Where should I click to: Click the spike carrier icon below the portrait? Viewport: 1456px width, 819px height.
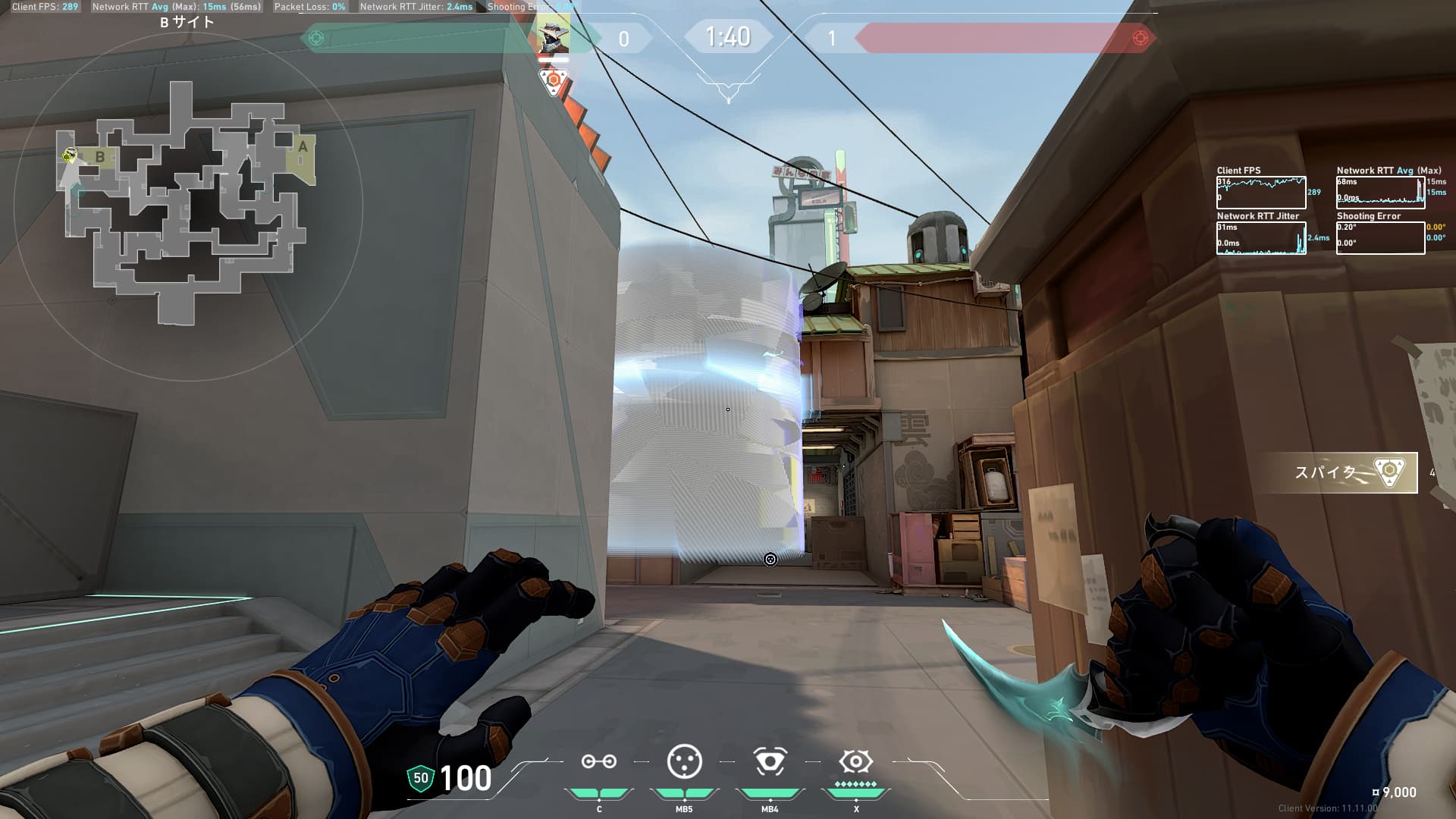(554, 80)
